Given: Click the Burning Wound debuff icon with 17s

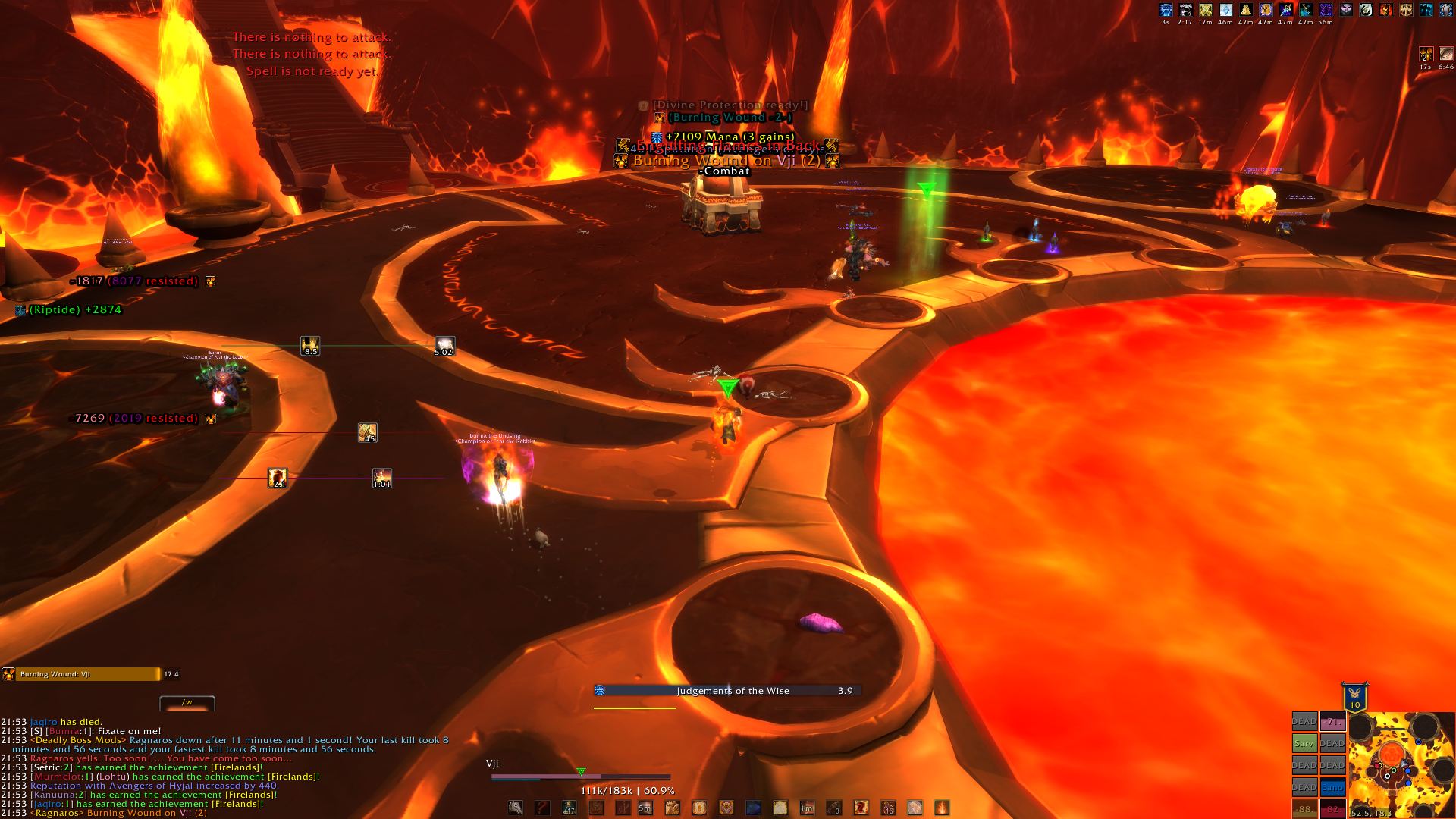Looking at the screenshot, I should (x=1426, y=55).
